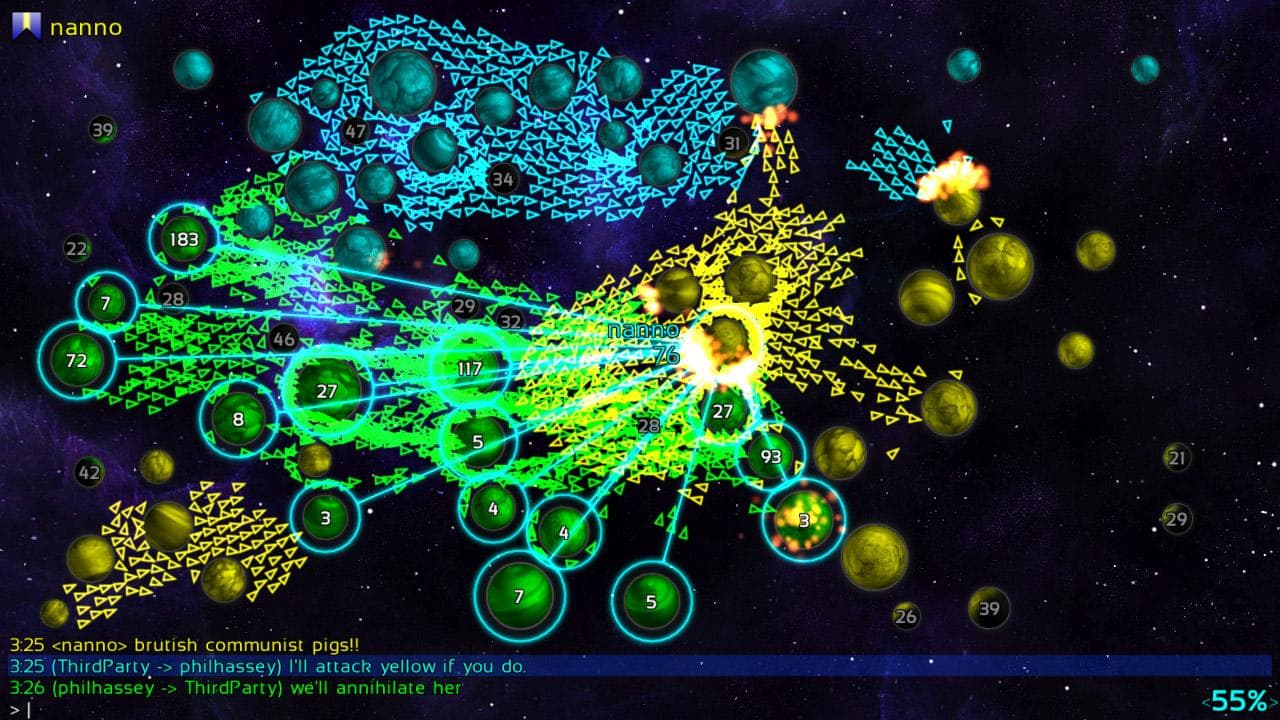Image resolution: width=1280 pixels, height=720 pixels.
Task: Select the green planet numbered 7 at bottom
Action: coord(517,598)
